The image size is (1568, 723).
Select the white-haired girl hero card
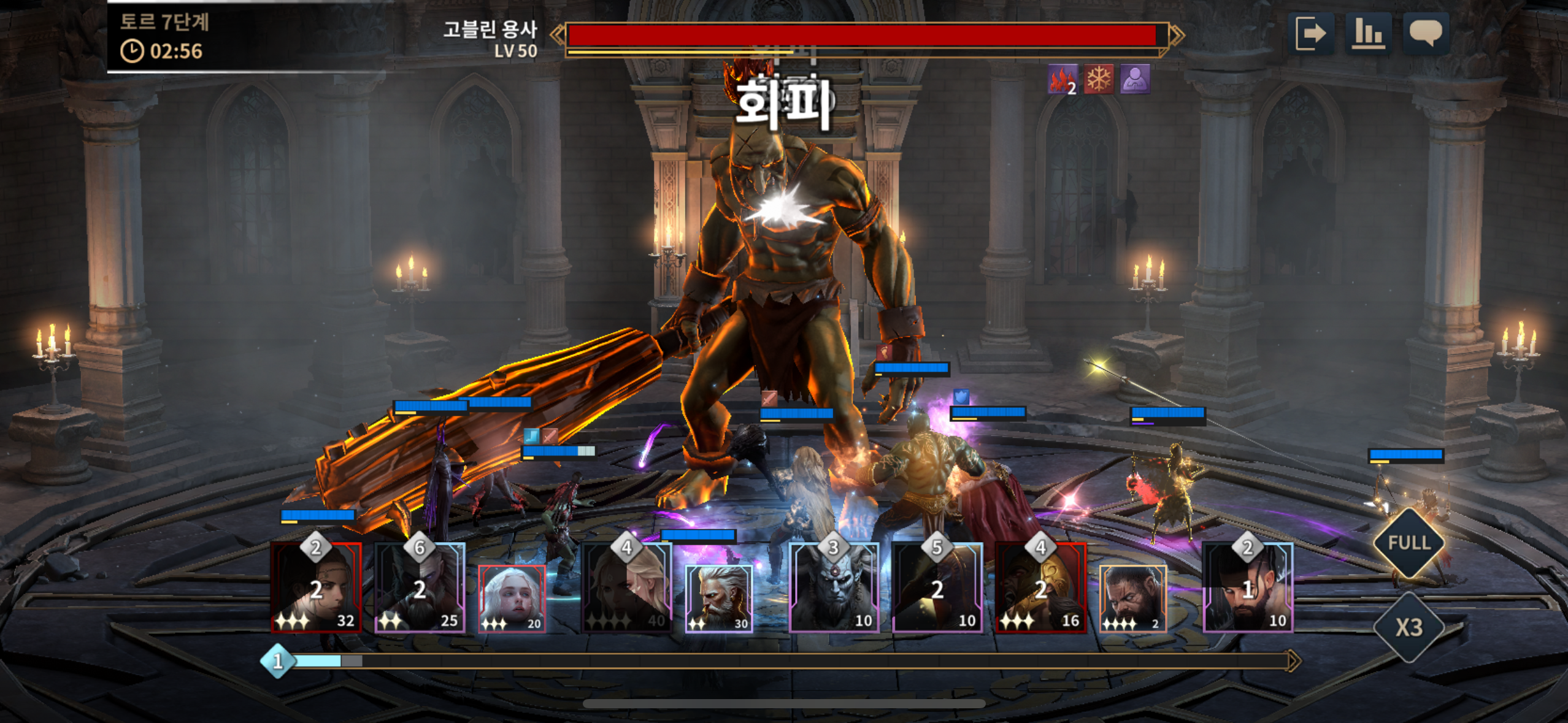click(512, 599)
